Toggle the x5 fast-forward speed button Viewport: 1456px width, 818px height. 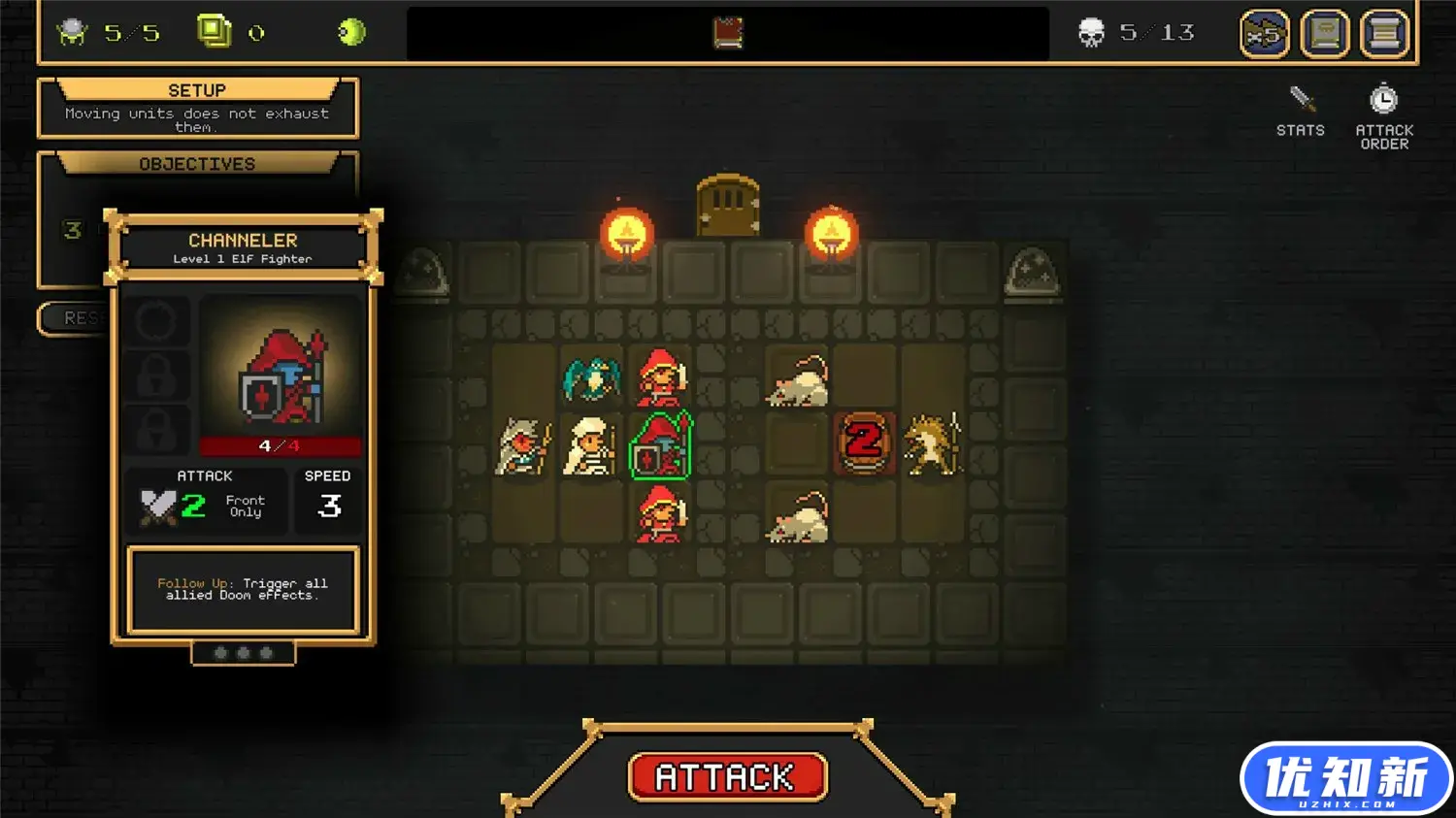pyautogui.click(x=1264, y=34)
